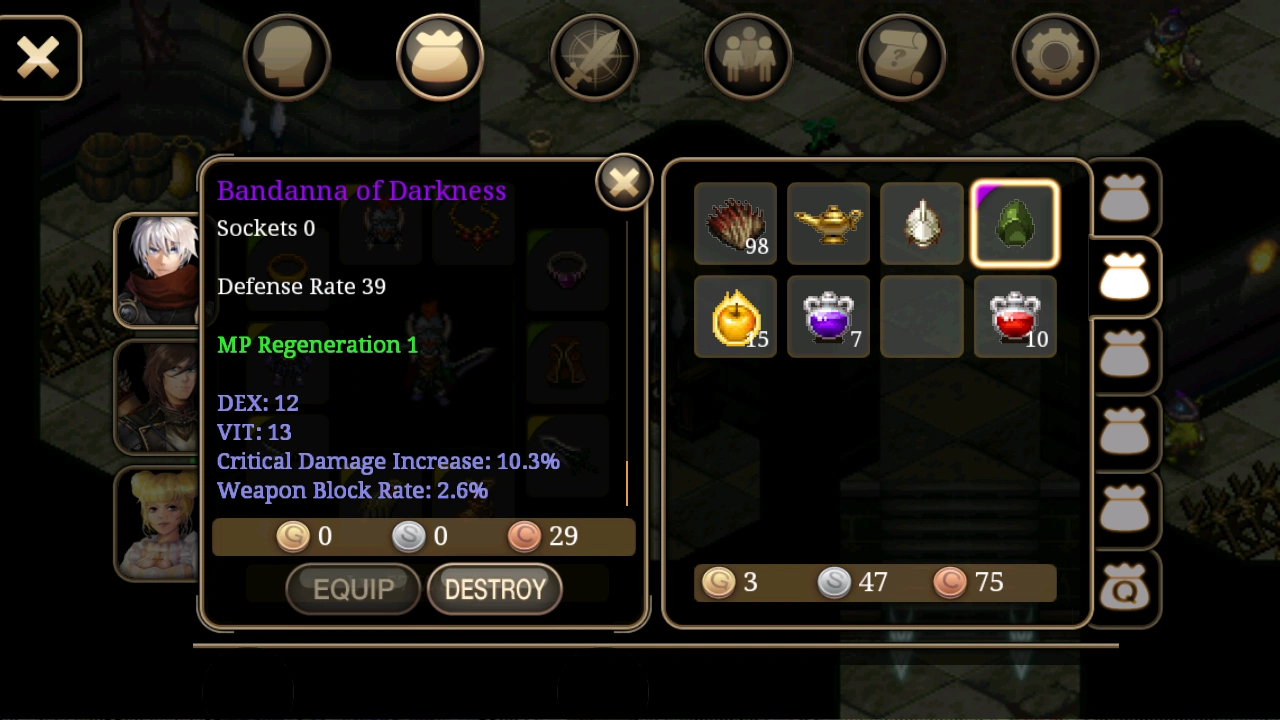
Task: Select the red potion stack of 10
Action: 1014,316
